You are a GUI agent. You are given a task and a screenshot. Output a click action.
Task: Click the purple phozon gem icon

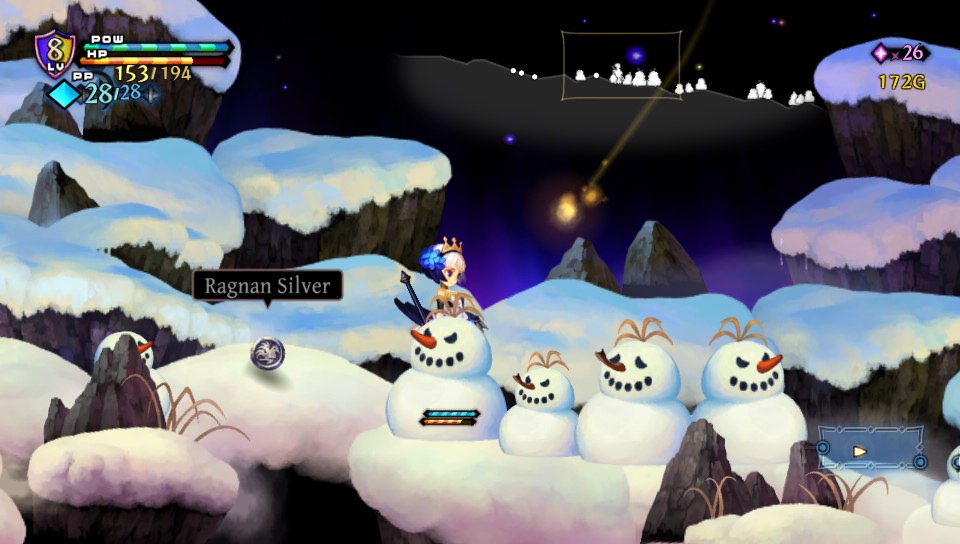882,53
